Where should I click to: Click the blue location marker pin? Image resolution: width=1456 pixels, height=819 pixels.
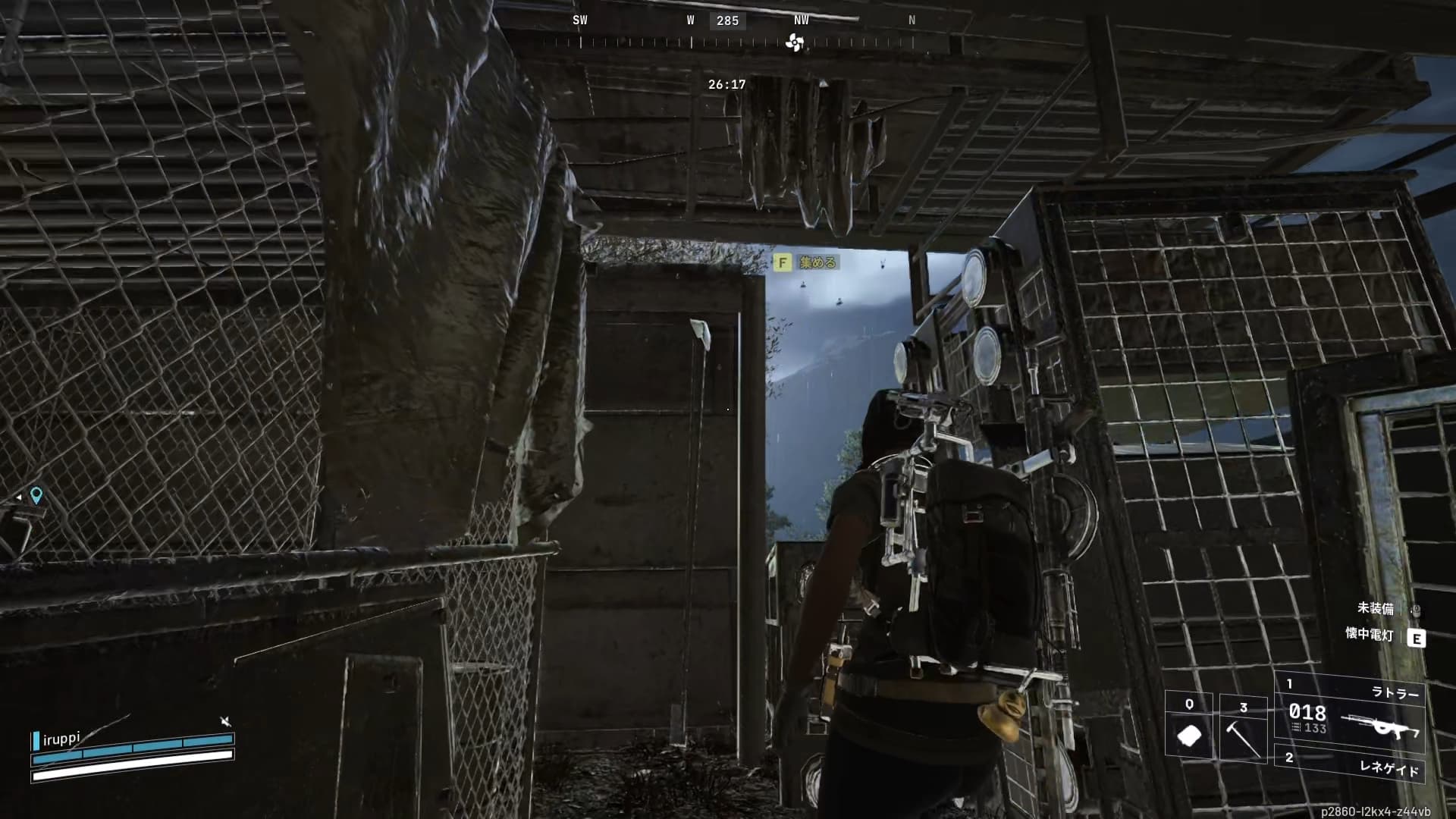coord(36,495)
